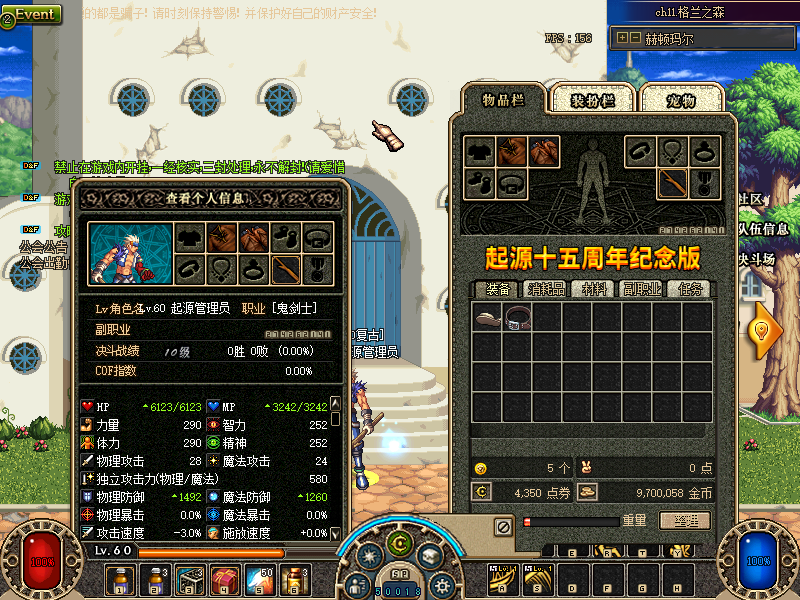This screenshot has height=600, width=800.
Task: Open the gear-shaped settings menu button
Action: click(441, 586)
